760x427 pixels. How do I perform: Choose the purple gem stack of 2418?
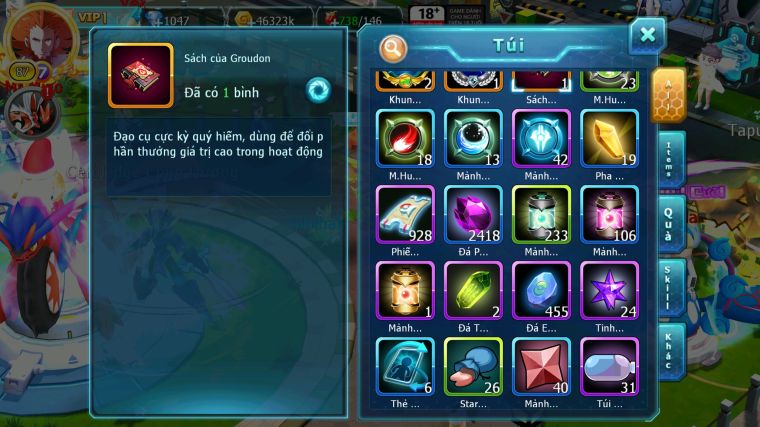click(x=473, y=214)
